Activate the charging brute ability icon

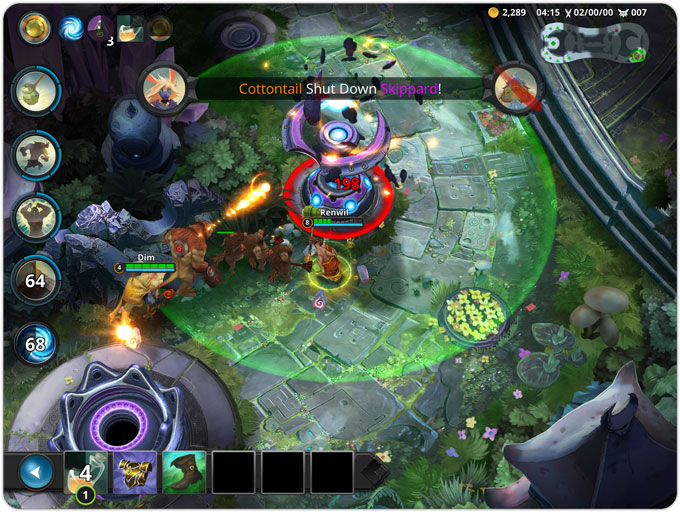pos(35,155)
